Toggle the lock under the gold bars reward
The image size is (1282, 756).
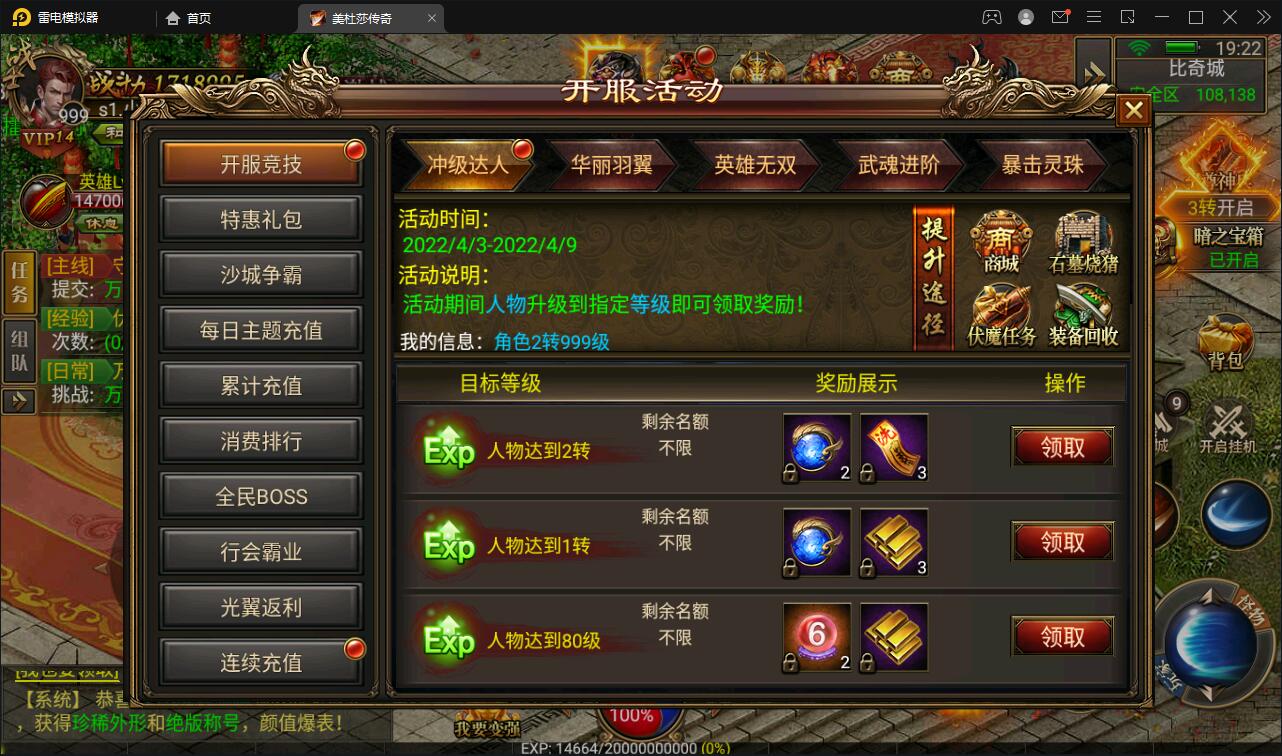866,568
